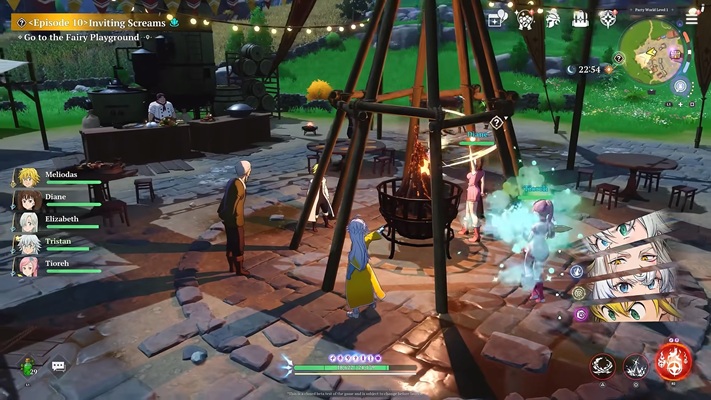Image resolution: width=711 pixels, height=400 pixels.
Task: Activate the wreath-shaped skill icon
Action: click(x=603, y=366)
